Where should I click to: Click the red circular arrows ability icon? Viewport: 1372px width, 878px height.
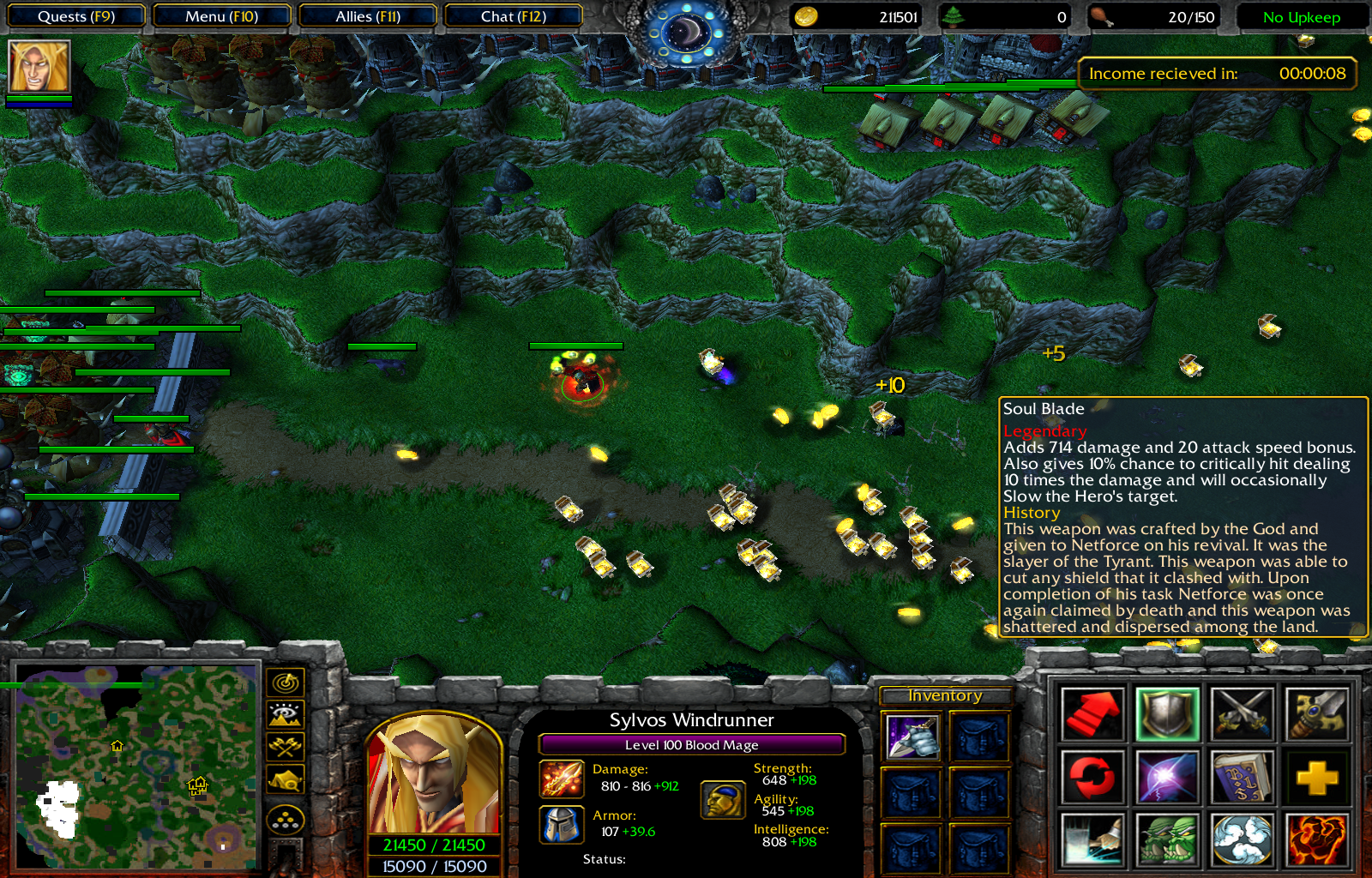click(1093, 776)
